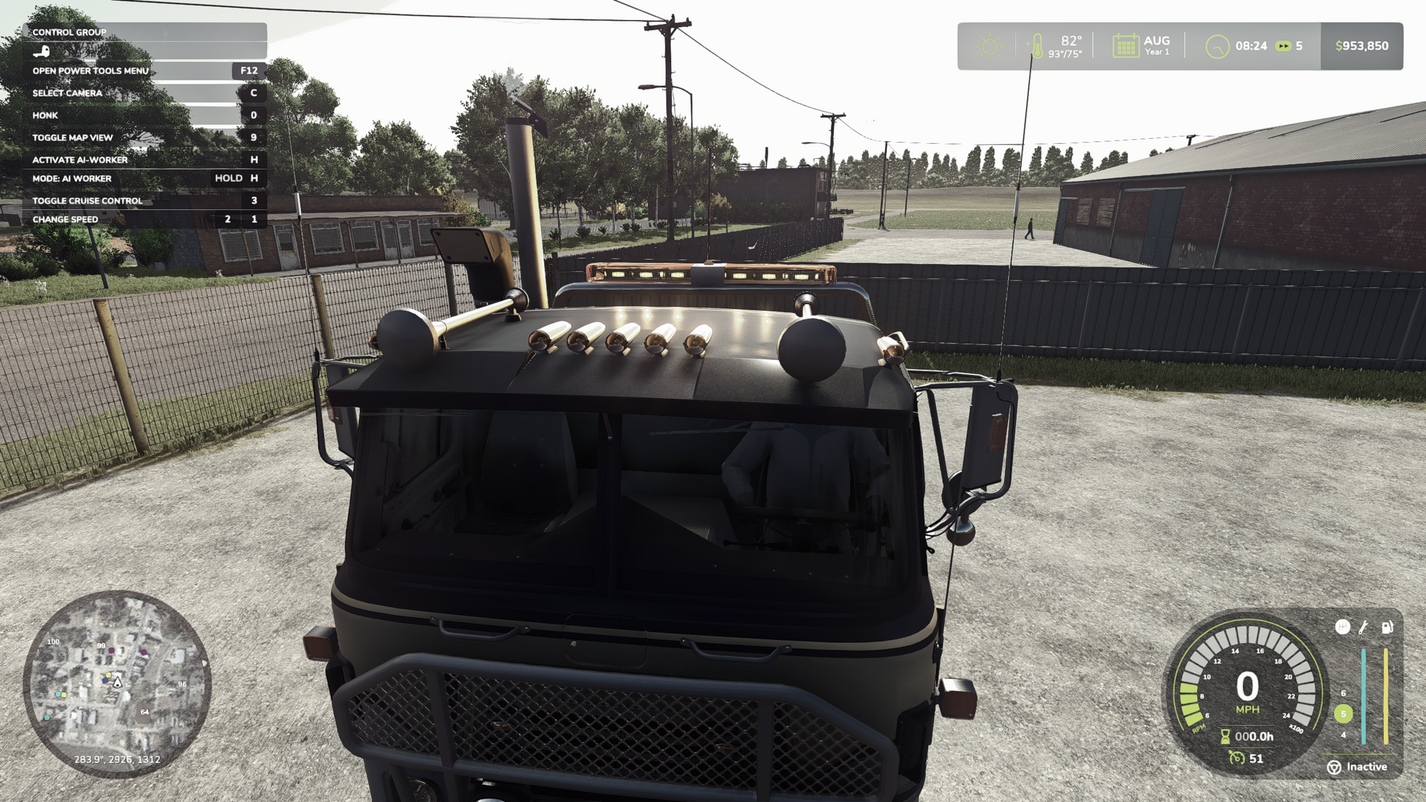The image size is (1426, 802).
Task: Click the sun weather icon in the HUD
Action: point(990,44)
